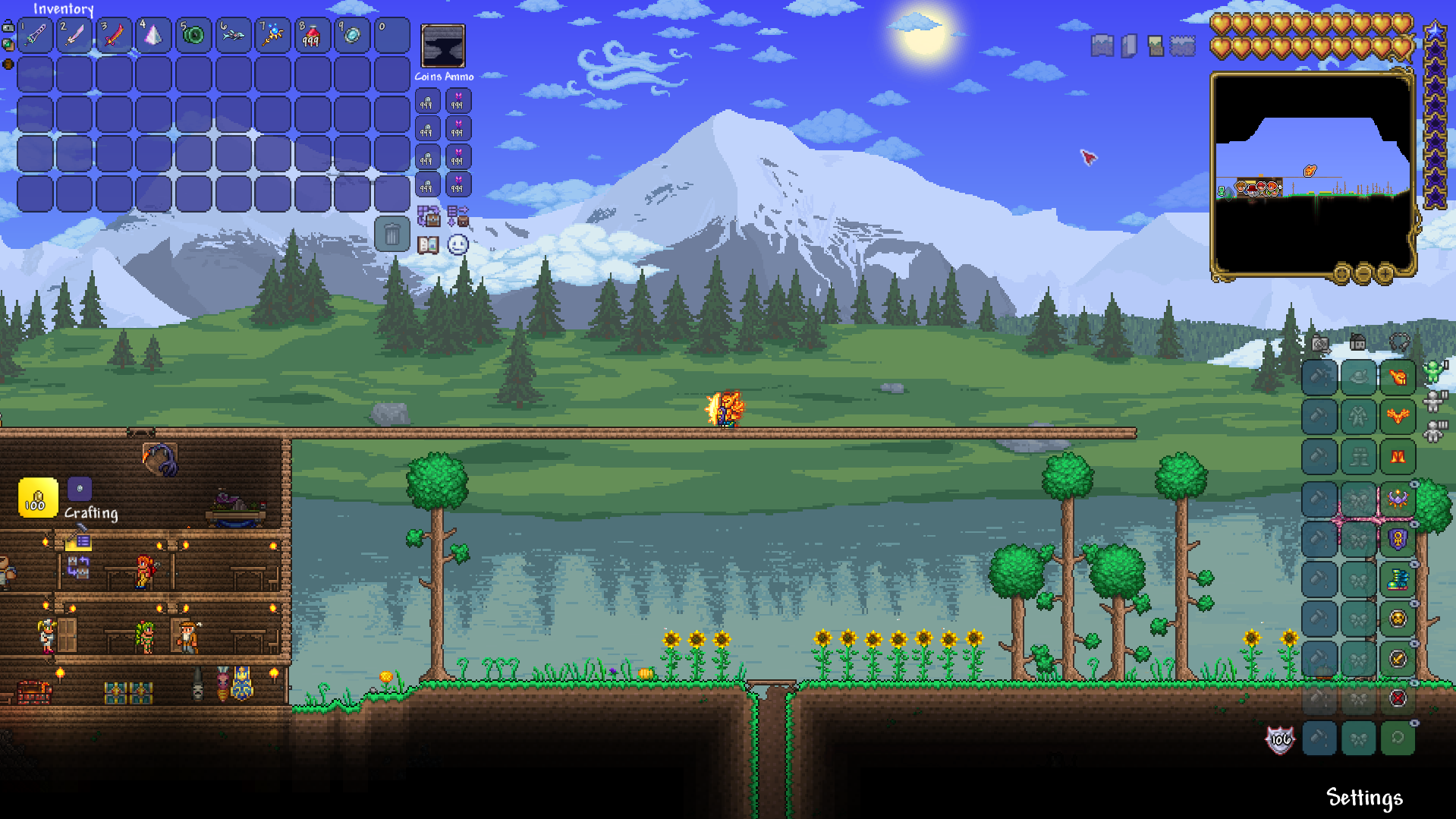Select the first hotbar sword slot
Viewport: 1456px width, 819px height.
(35, 35)
